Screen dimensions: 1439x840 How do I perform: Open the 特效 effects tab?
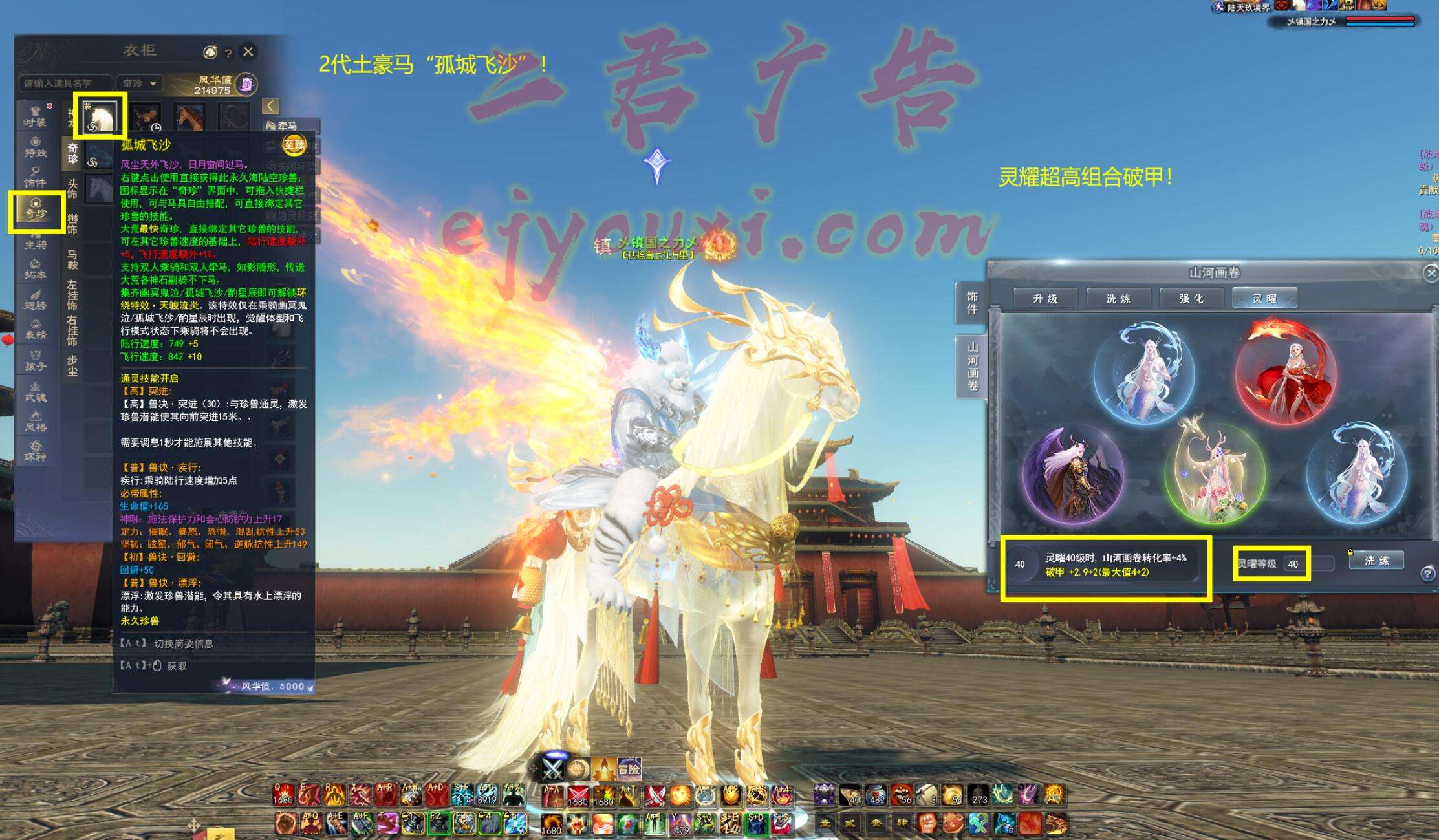point(36,147)
